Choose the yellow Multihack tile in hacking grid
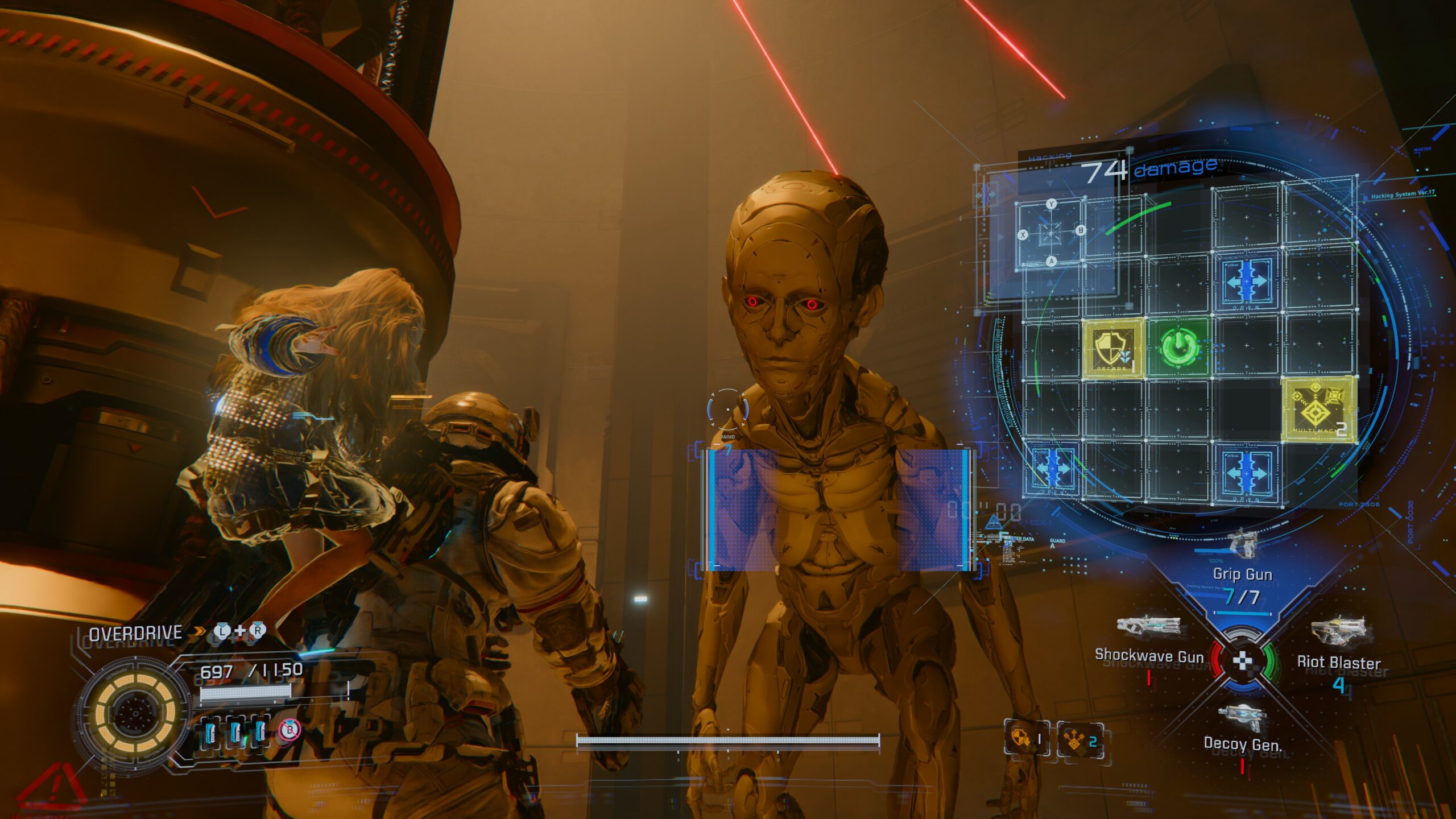Image resolution: width=1456 pixels, height=819 pixels. [1318, 409]
